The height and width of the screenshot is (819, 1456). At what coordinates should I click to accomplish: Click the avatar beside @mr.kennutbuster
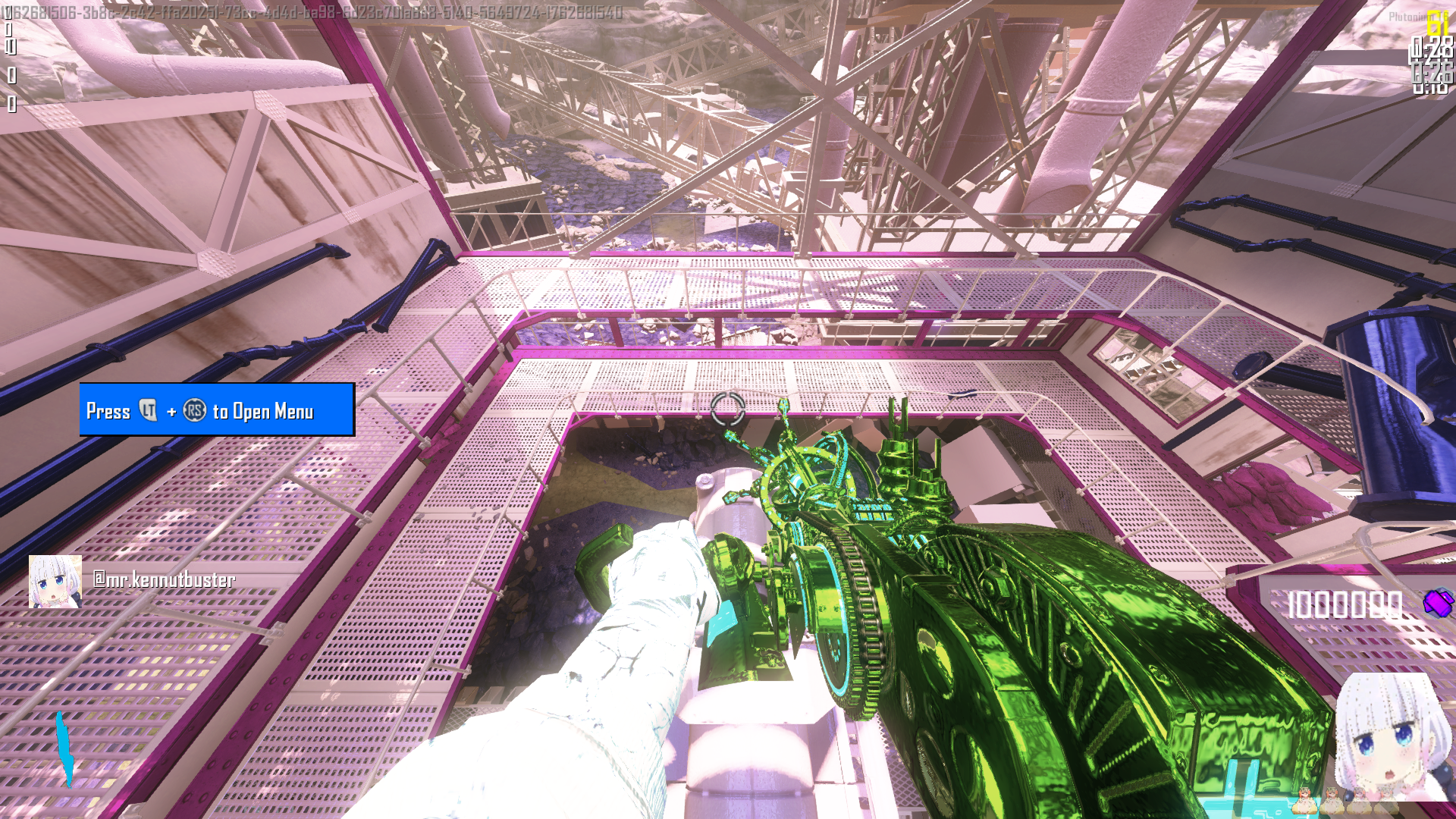click(x=55, y=582)
